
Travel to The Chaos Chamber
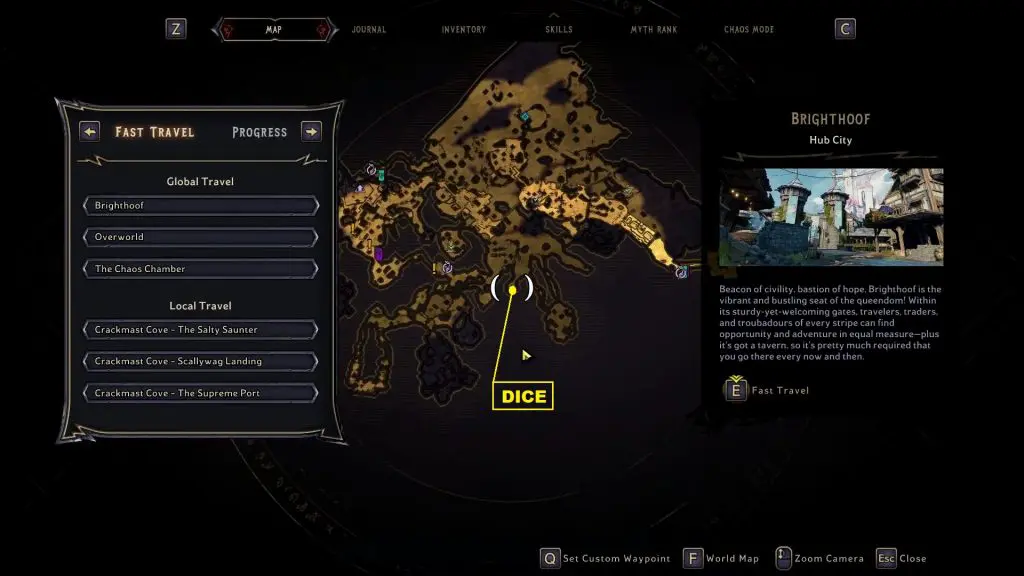[x=201, y=269]
